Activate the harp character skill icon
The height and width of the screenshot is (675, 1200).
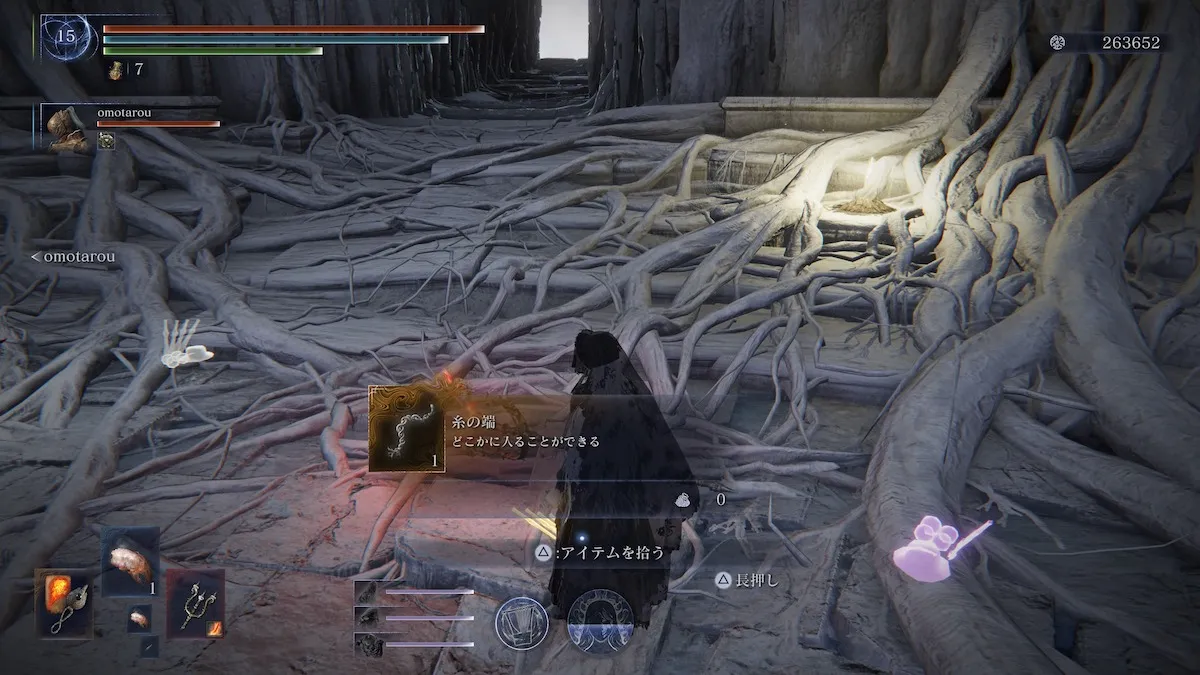(521, 622)
